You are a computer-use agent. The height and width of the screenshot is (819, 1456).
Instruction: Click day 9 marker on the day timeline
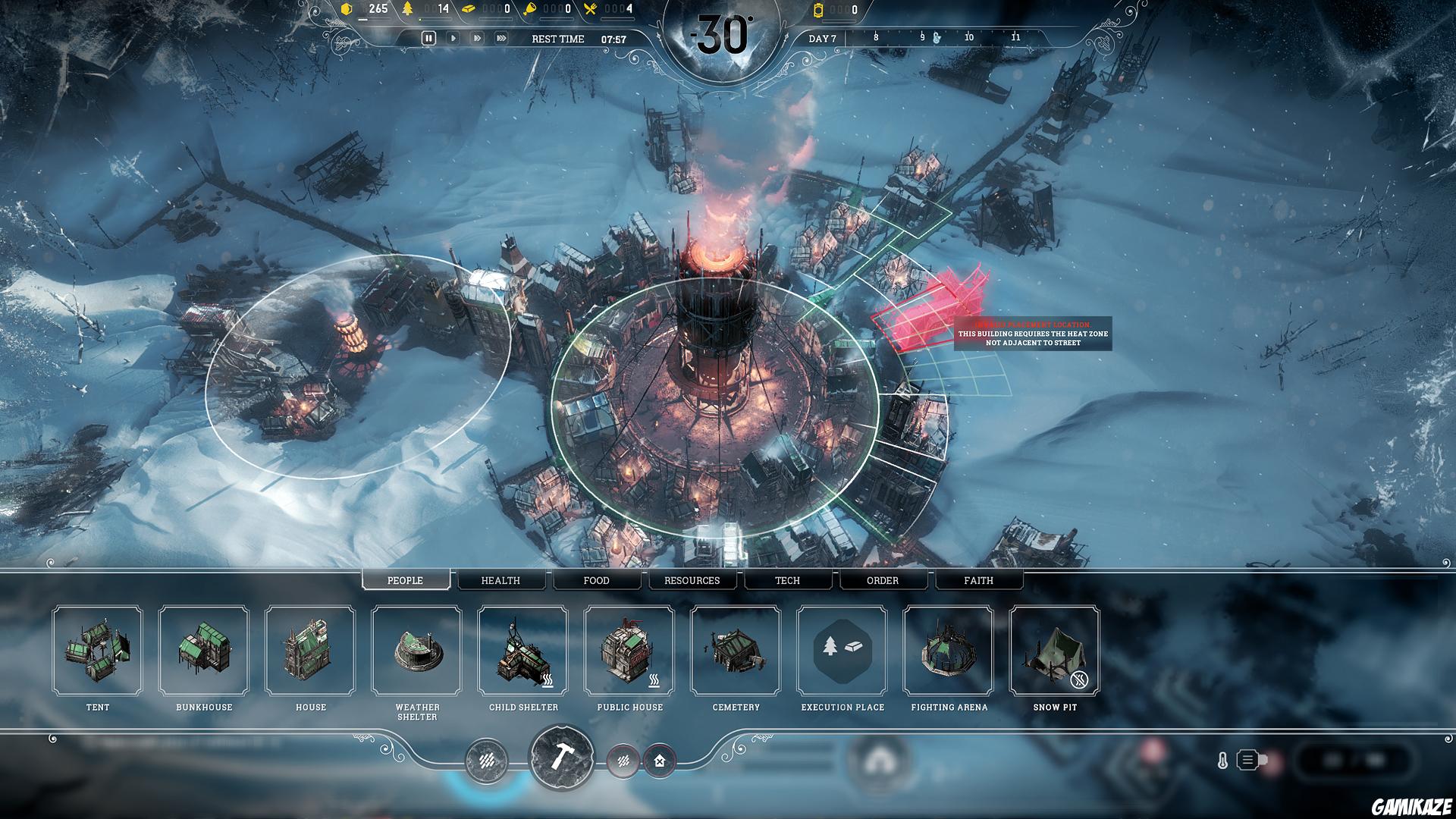click(922, 35)
